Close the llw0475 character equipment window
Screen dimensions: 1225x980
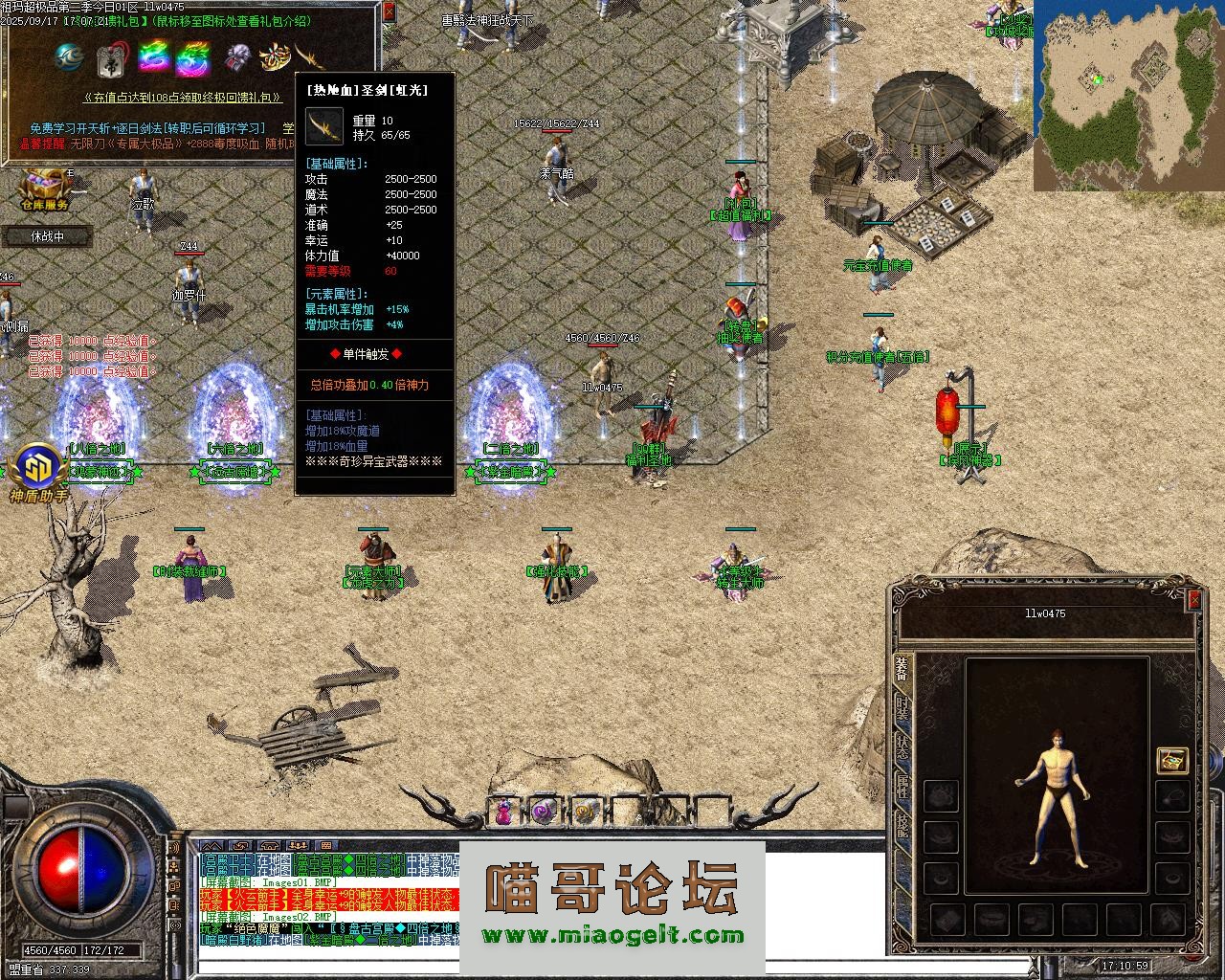click(x=1193, y=600)
